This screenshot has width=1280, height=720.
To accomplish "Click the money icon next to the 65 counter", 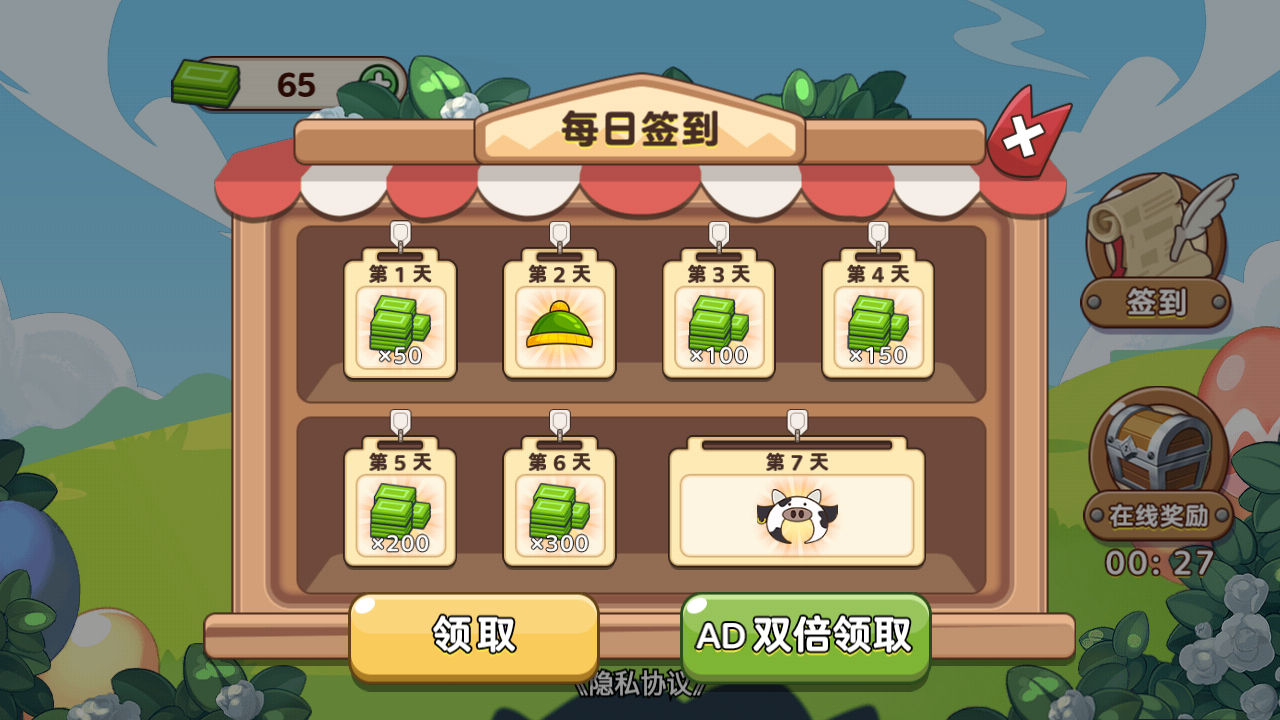I will [x=205, y=78].
